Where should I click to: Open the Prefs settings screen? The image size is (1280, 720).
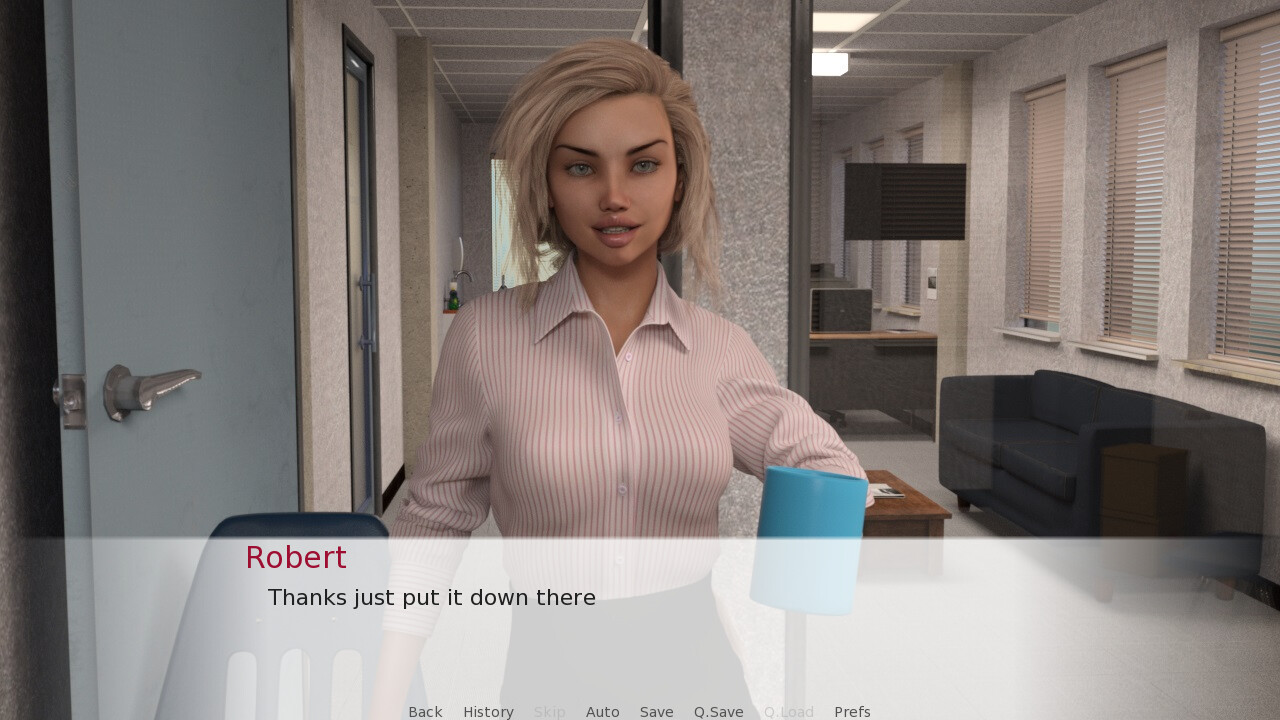[x=852, y=711]
